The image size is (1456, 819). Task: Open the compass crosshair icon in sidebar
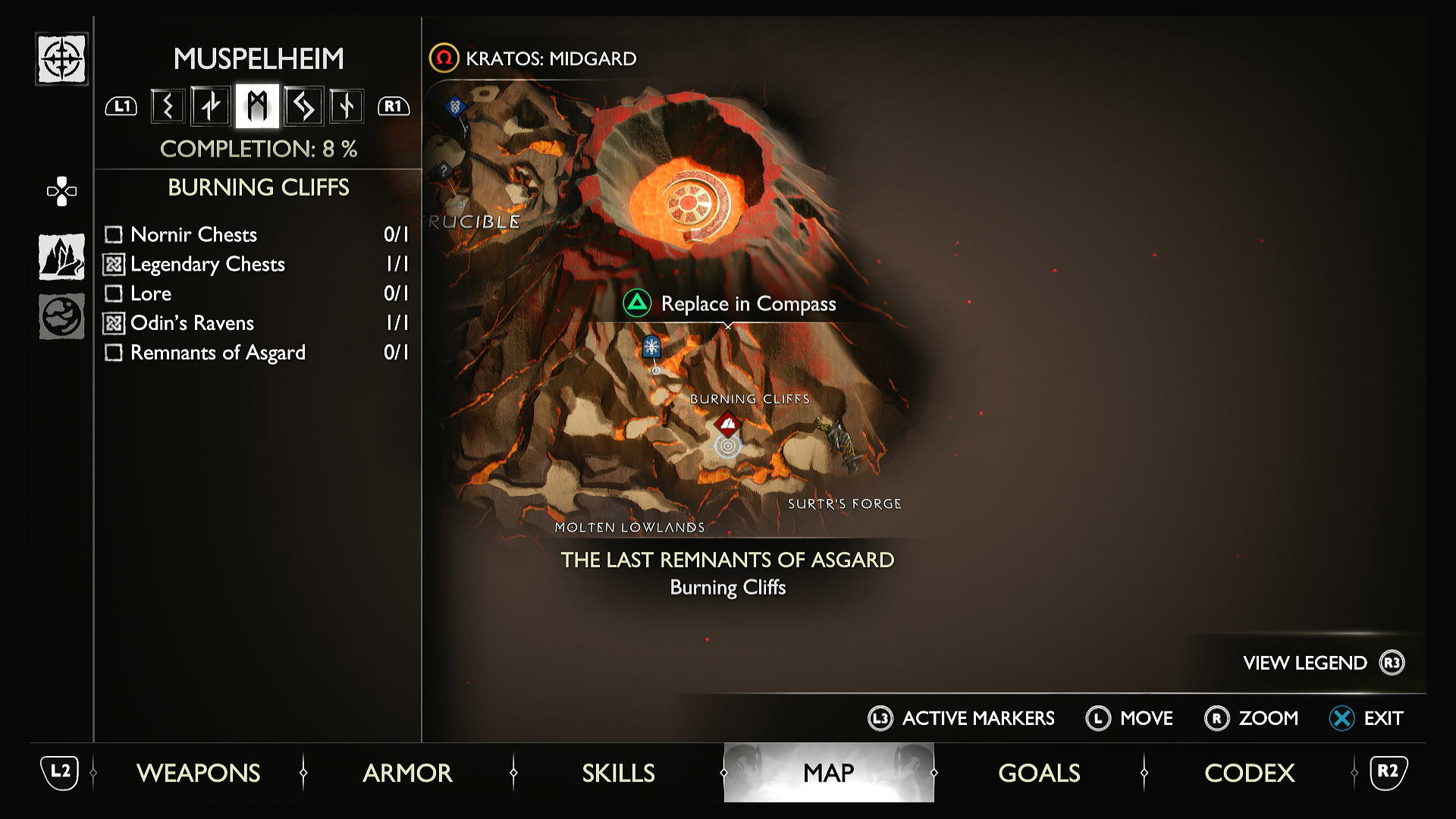(61, 59)
